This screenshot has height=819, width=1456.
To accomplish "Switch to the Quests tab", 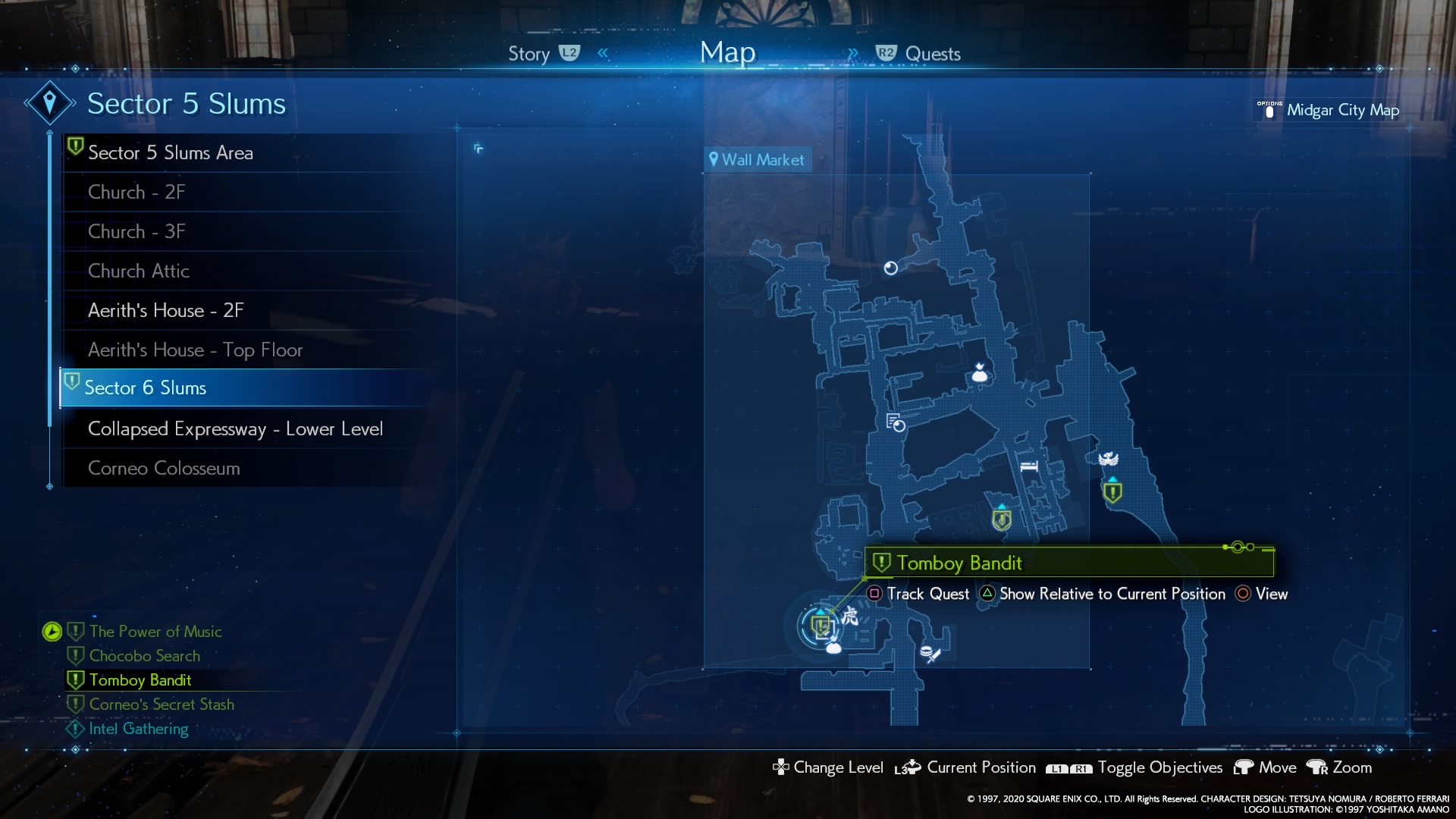I will [x=932, y=54].
